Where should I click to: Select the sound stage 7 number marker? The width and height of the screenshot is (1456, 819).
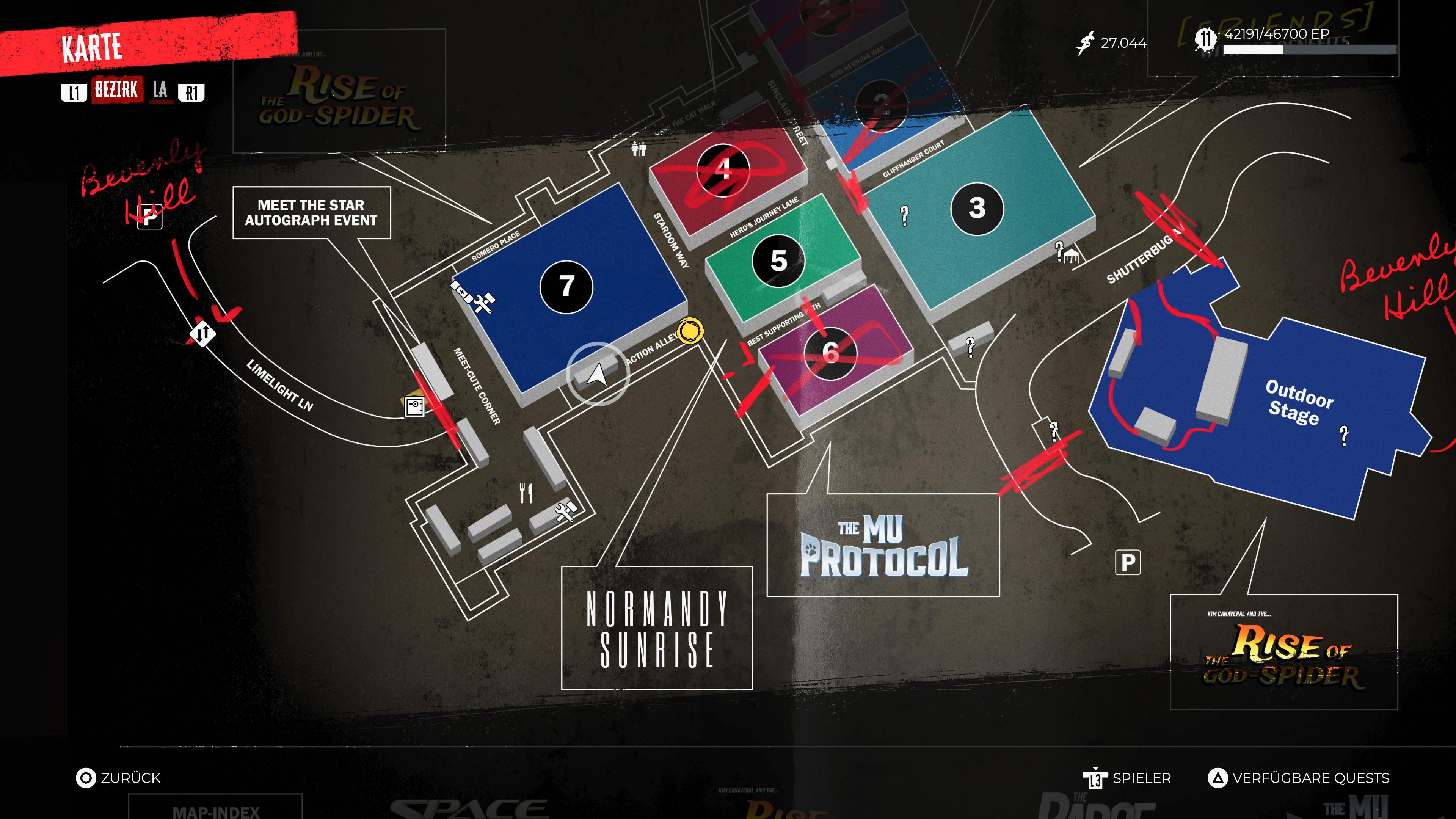[x=566, y=287]
